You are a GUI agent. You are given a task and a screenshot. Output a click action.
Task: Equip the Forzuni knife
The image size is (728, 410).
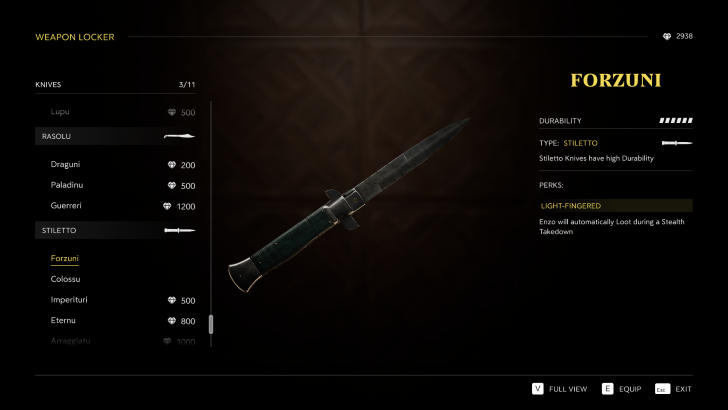pos(623,389)
